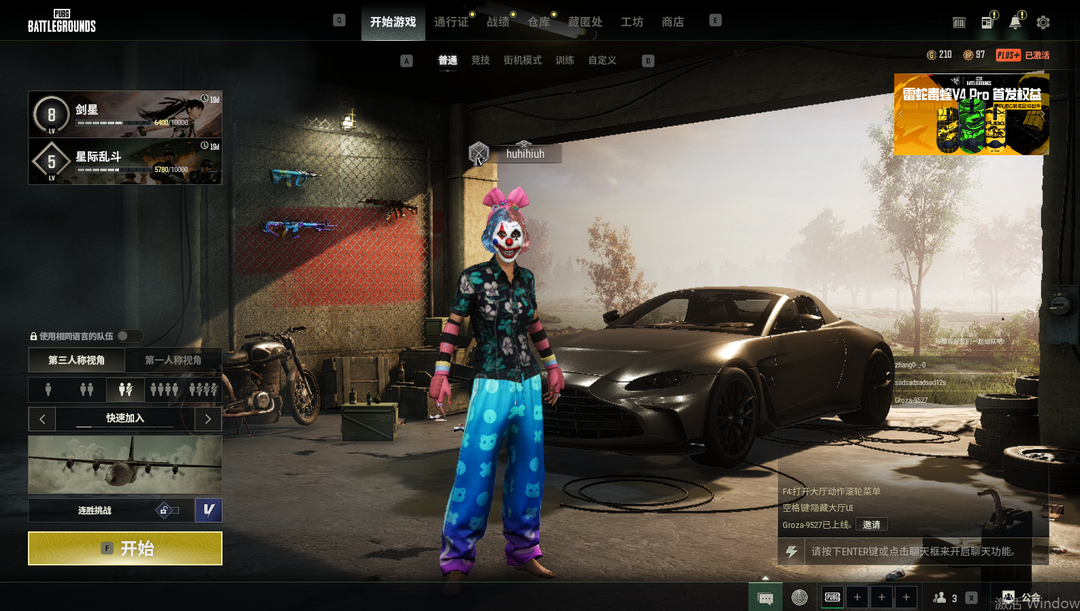Viewport: 1080px width, 611px height.
Task: Open the 工坊 workshop menu
Action: point(632,22)
